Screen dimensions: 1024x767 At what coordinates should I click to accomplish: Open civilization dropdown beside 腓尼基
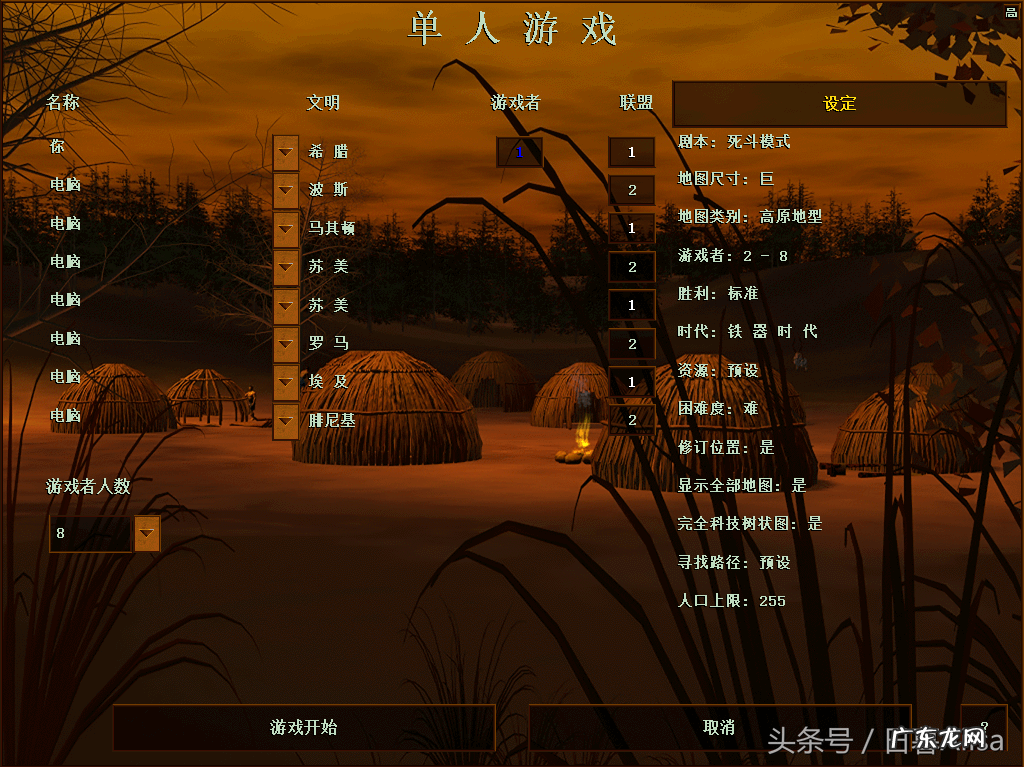coord(286,421)
